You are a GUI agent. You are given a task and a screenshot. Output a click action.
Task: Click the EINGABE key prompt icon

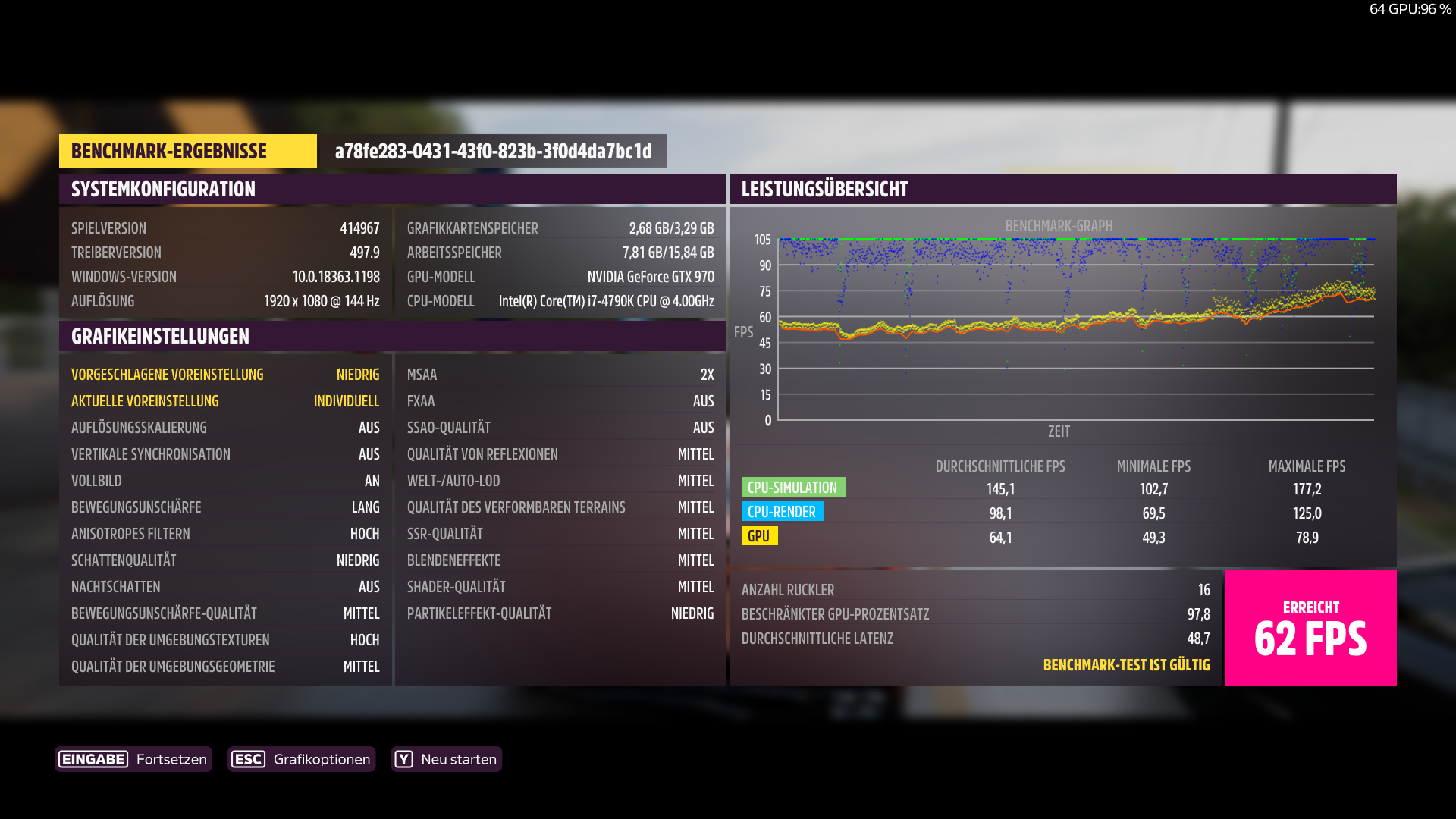click(93, 758)
